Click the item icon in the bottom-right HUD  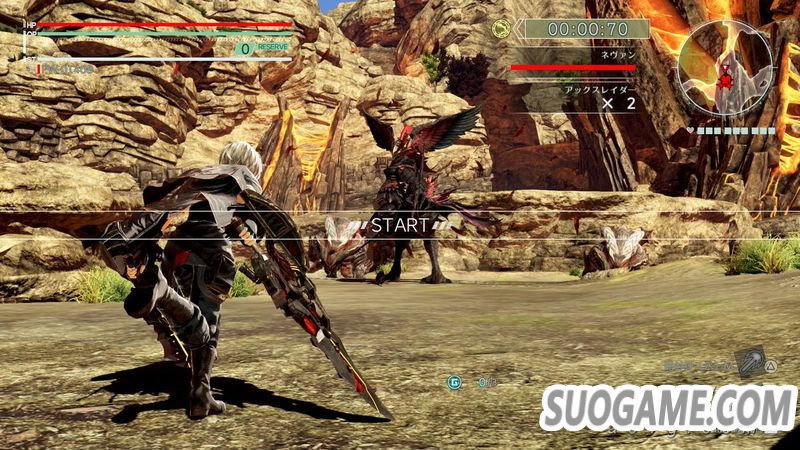(x=752, y=362)
